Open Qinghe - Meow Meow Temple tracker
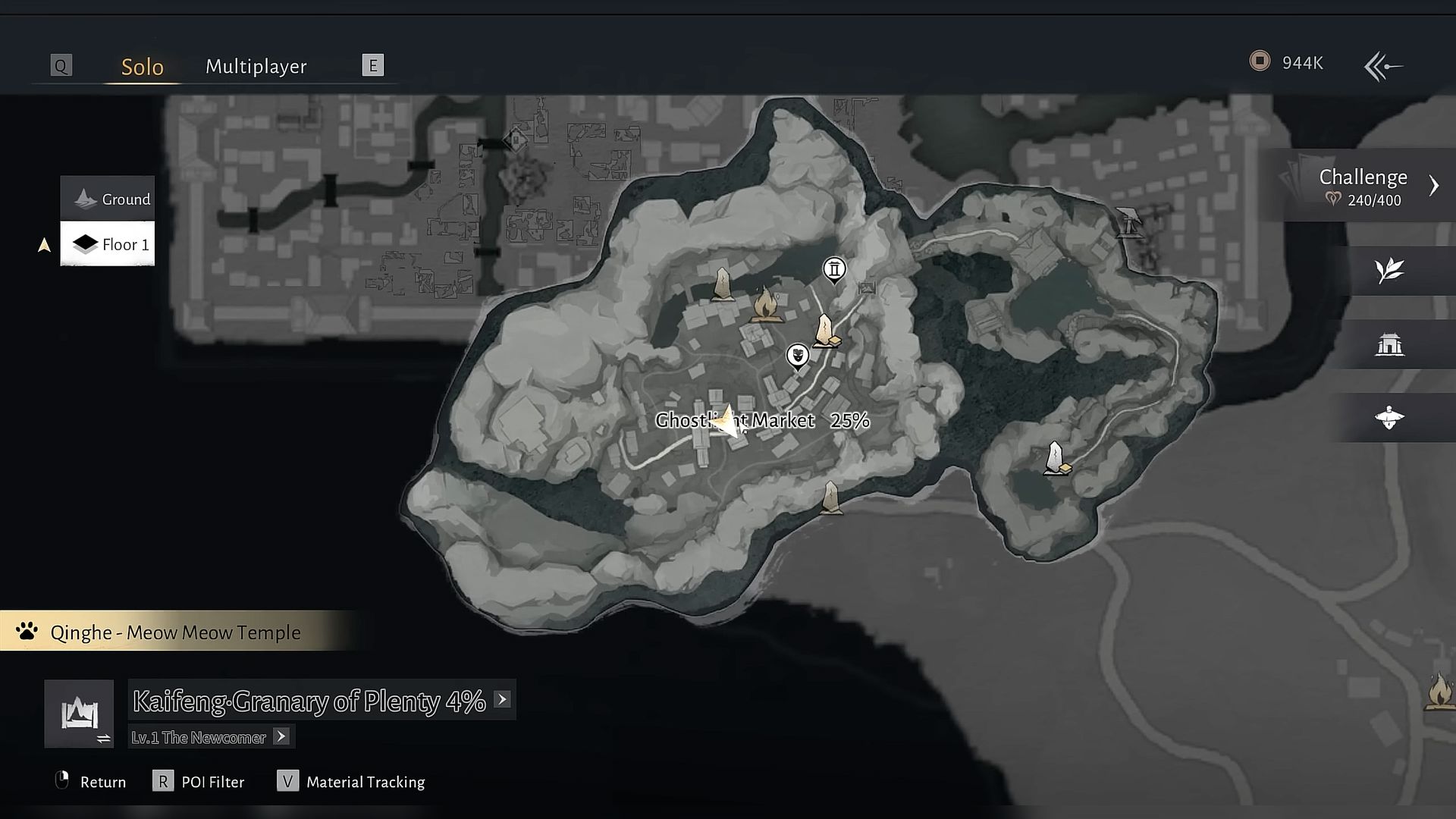Screen dimensions: 1456x819 coord(175,632)
